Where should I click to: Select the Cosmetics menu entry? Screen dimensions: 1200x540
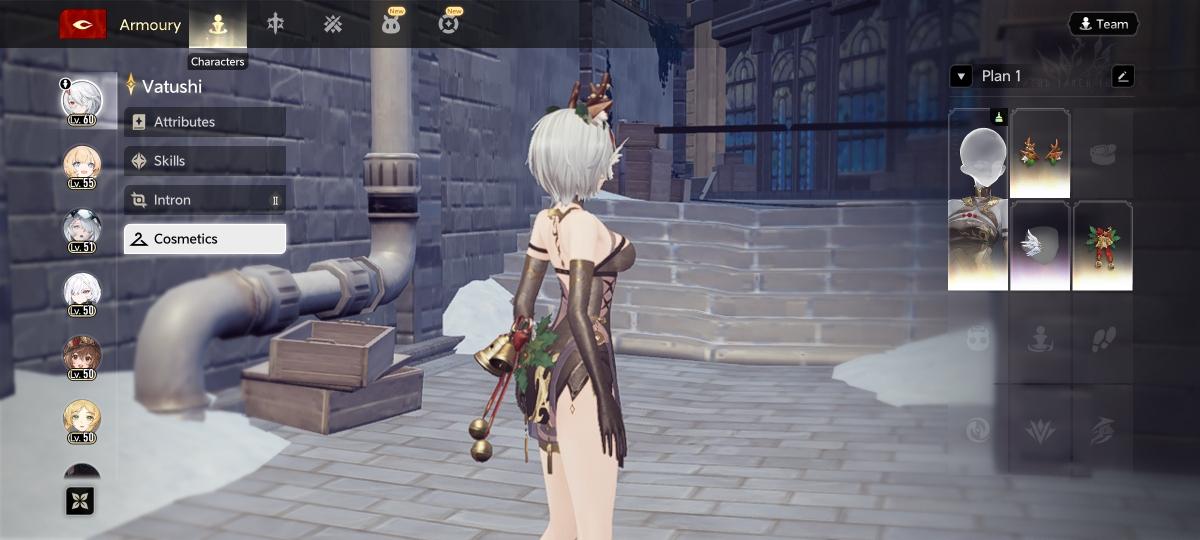click(205, 239)
